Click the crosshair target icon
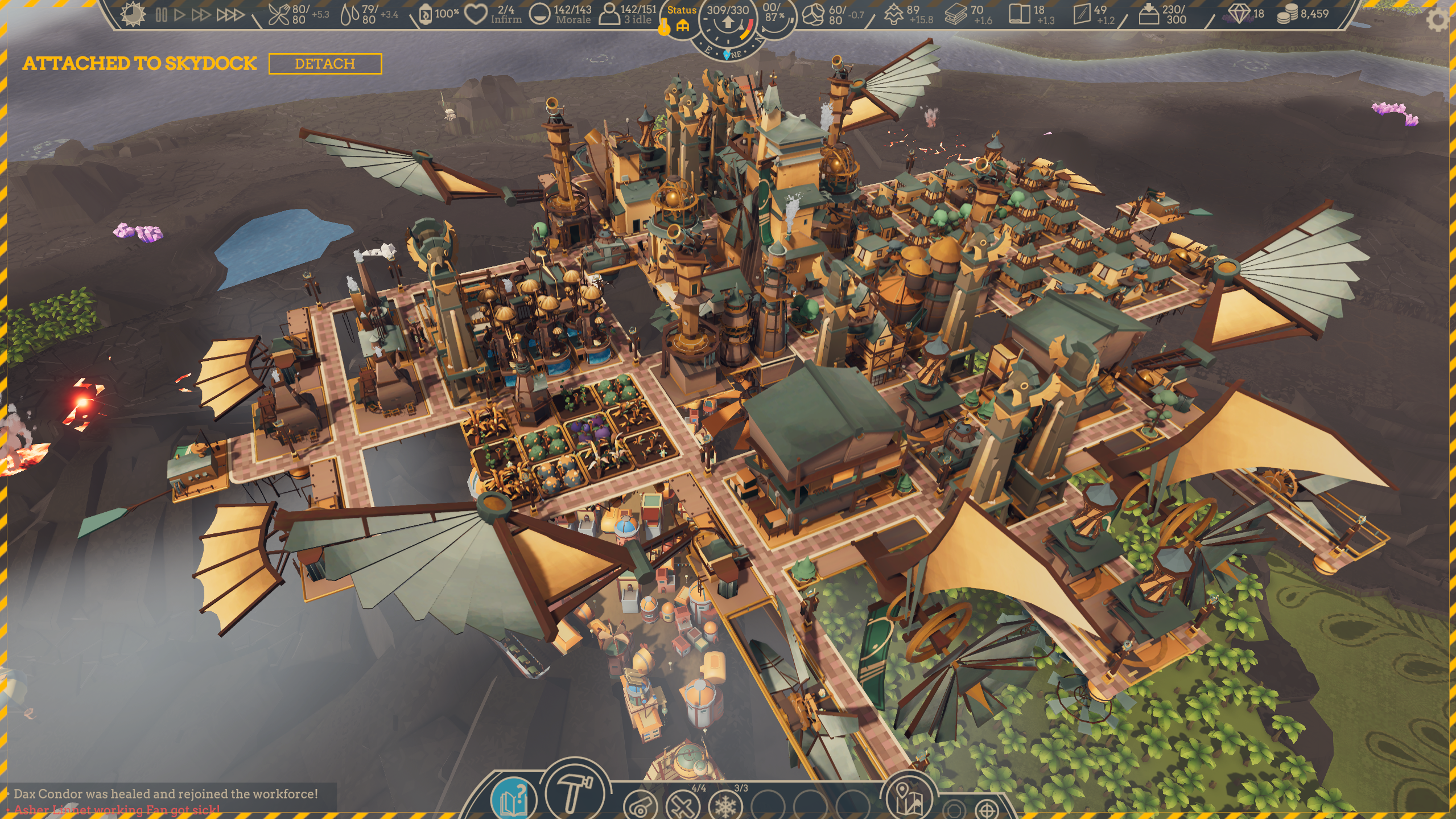 (x=987, y=809)
